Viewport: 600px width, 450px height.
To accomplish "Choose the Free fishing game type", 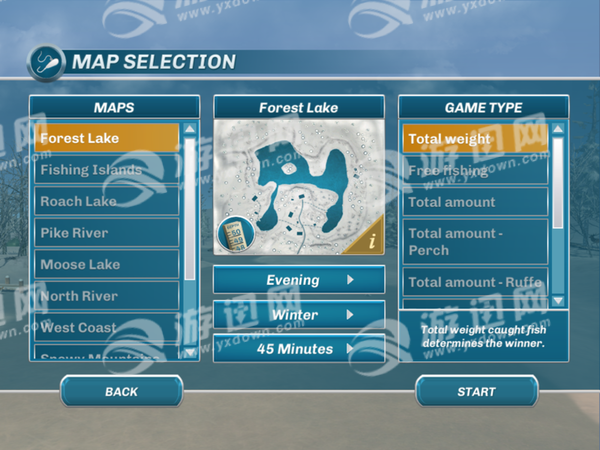I will (475, 170).
